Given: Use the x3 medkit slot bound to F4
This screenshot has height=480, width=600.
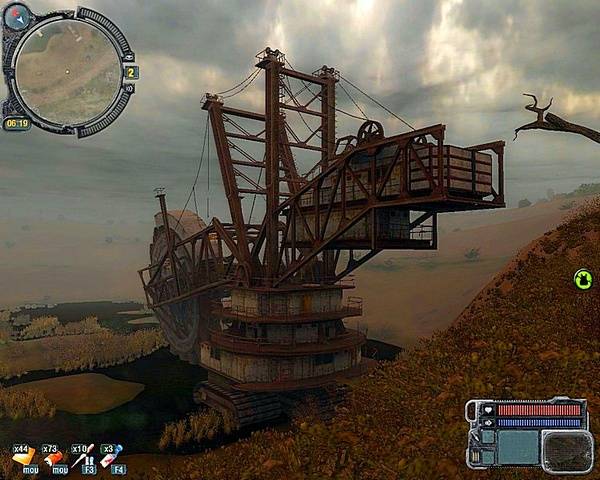Looking at the screenshot, I should pyautogui.click(x=112, y=457).
